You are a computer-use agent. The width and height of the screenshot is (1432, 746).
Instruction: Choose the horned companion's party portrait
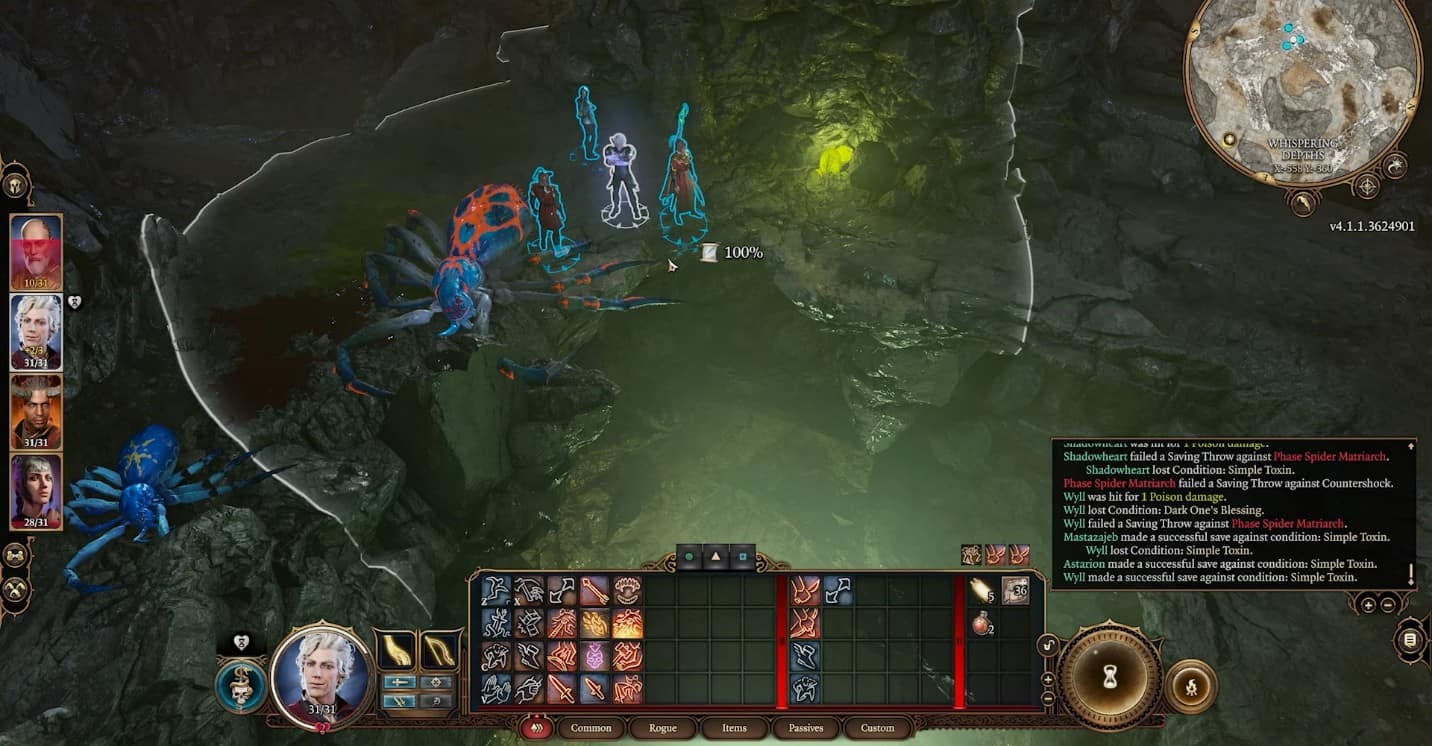pyautogui.click(x=36, y=411)
